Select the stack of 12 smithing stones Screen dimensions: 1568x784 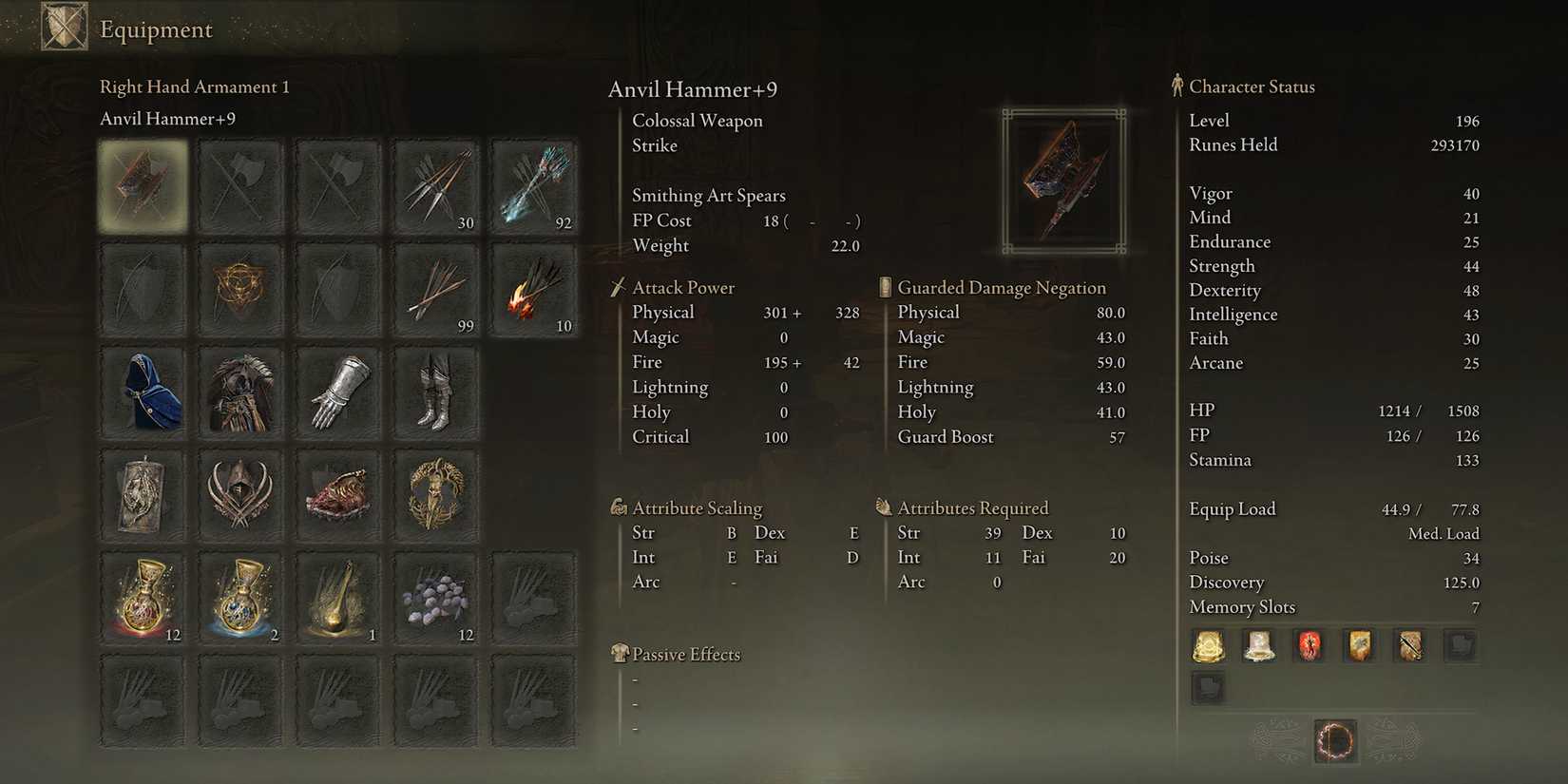(434, 597)
